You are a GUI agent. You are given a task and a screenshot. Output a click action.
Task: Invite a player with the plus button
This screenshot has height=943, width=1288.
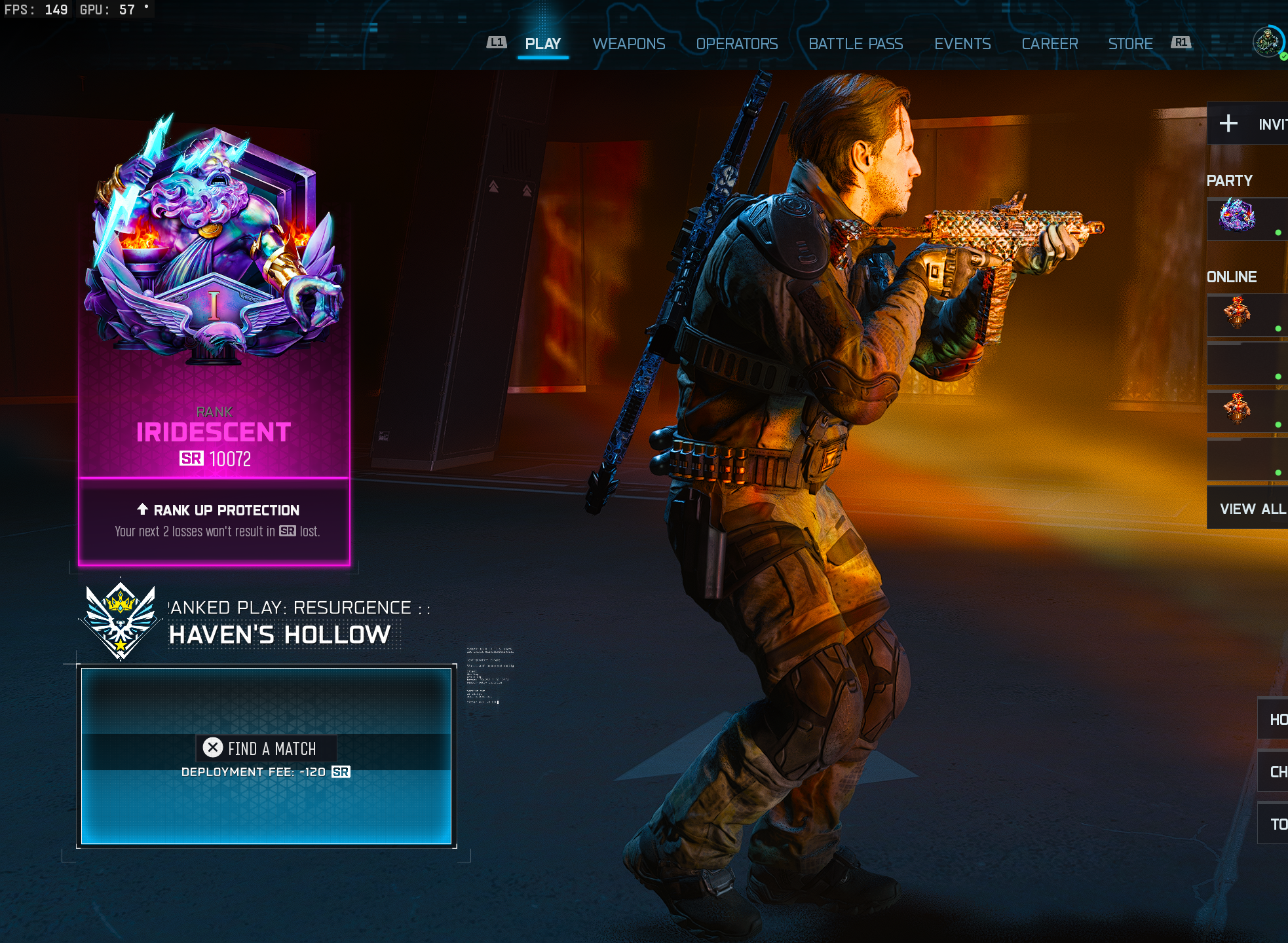pyautogui.click(x=1228, y=124)
